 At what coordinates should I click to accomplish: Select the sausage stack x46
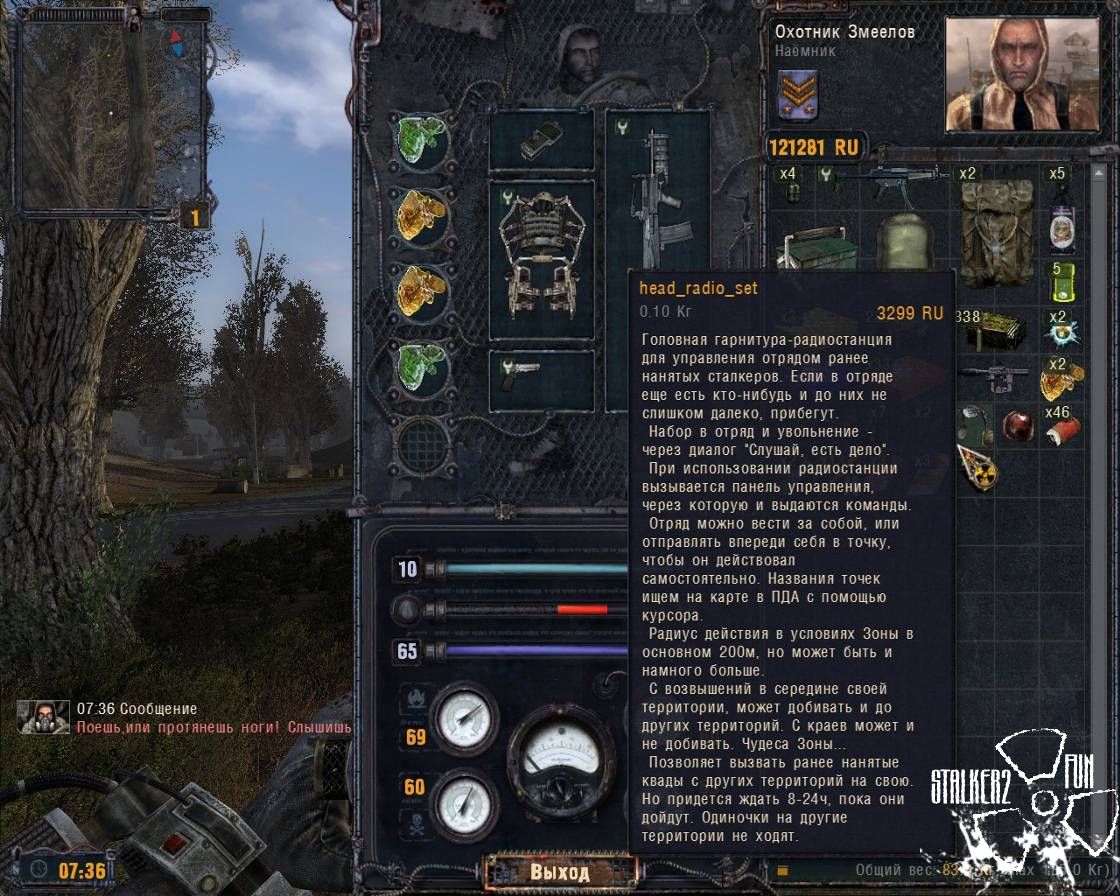(1063, 426)
